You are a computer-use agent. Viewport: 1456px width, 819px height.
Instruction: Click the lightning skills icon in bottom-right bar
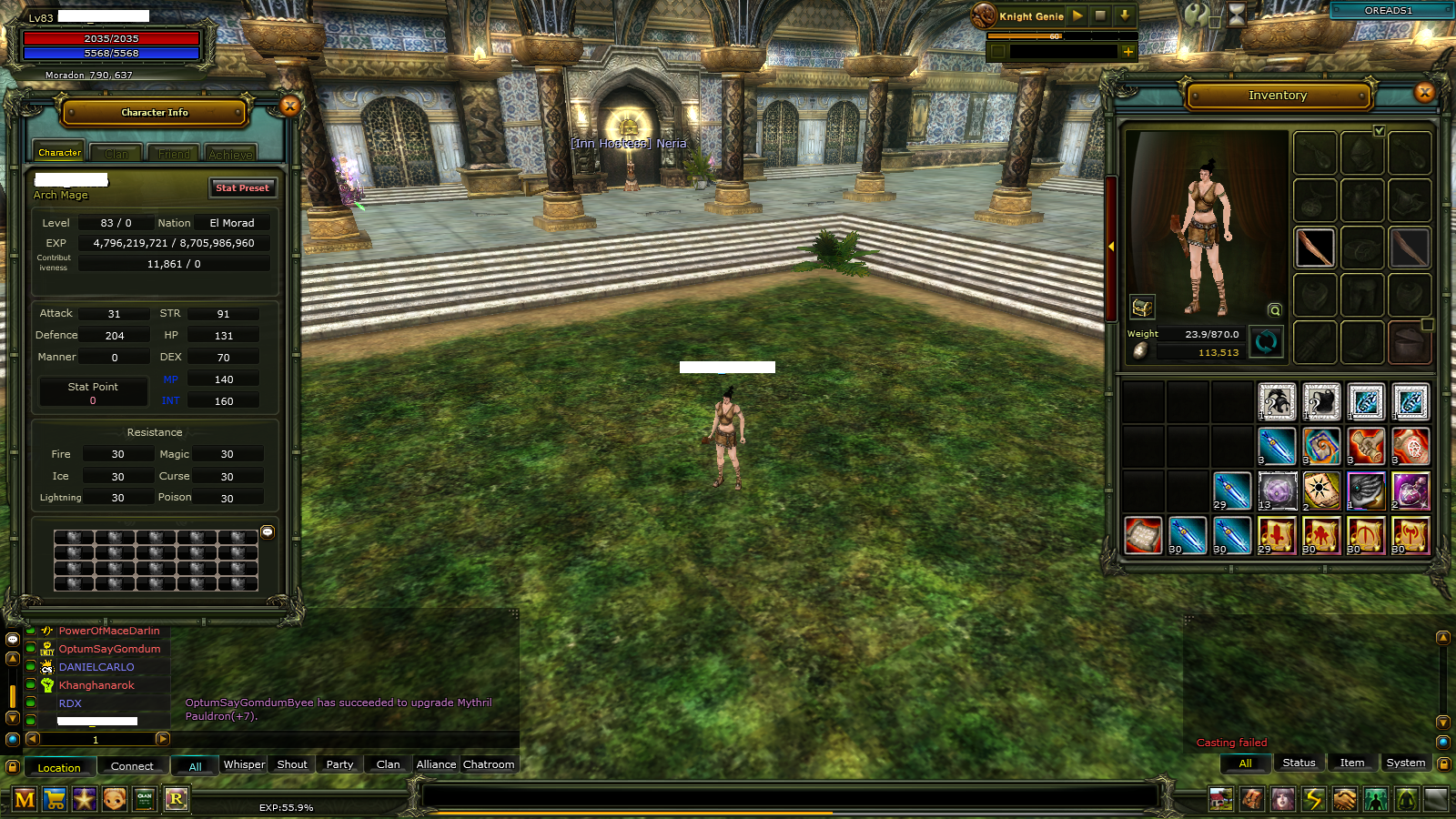click(1314, 798)
